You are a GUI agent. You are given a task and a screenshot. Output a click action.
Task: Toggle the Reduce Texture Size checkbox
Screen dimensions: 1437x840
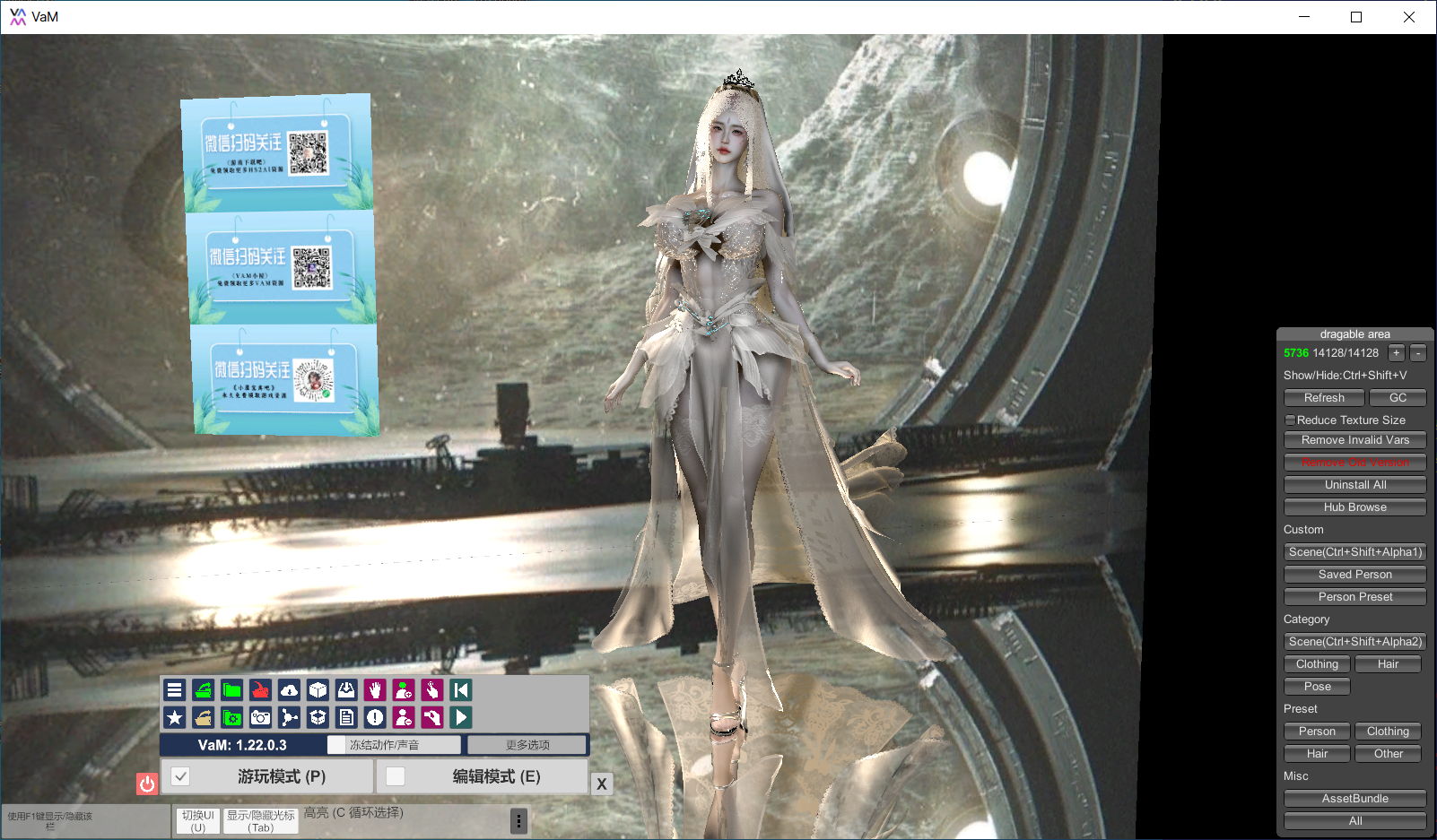(1290, 420)
